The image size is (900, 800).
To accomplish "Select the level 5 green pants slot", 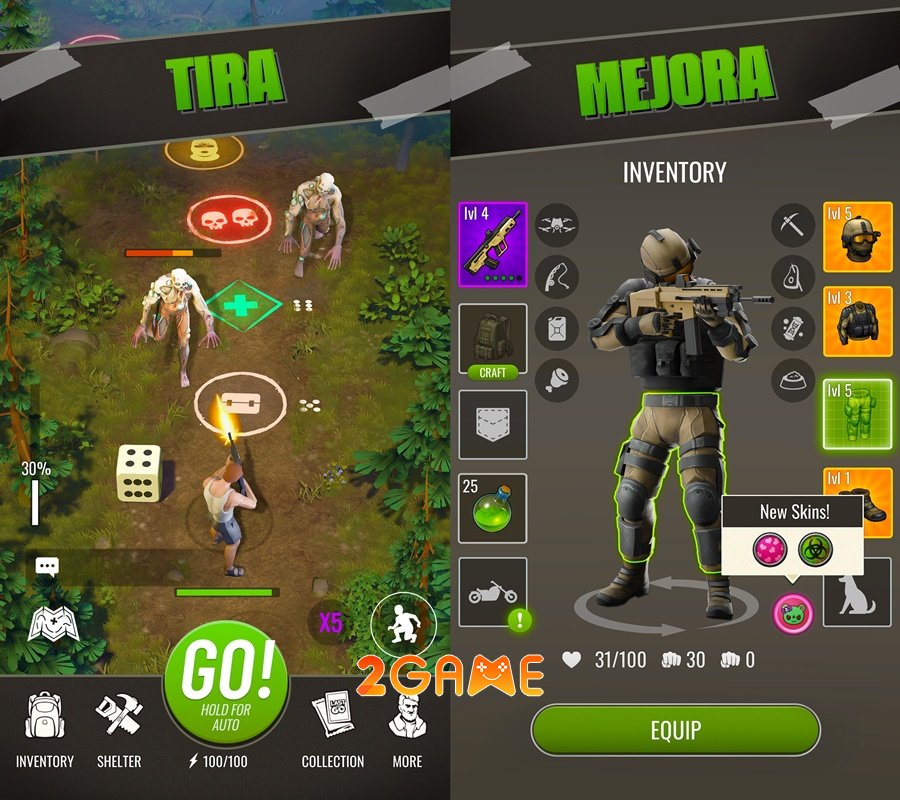I will [858, 413].
